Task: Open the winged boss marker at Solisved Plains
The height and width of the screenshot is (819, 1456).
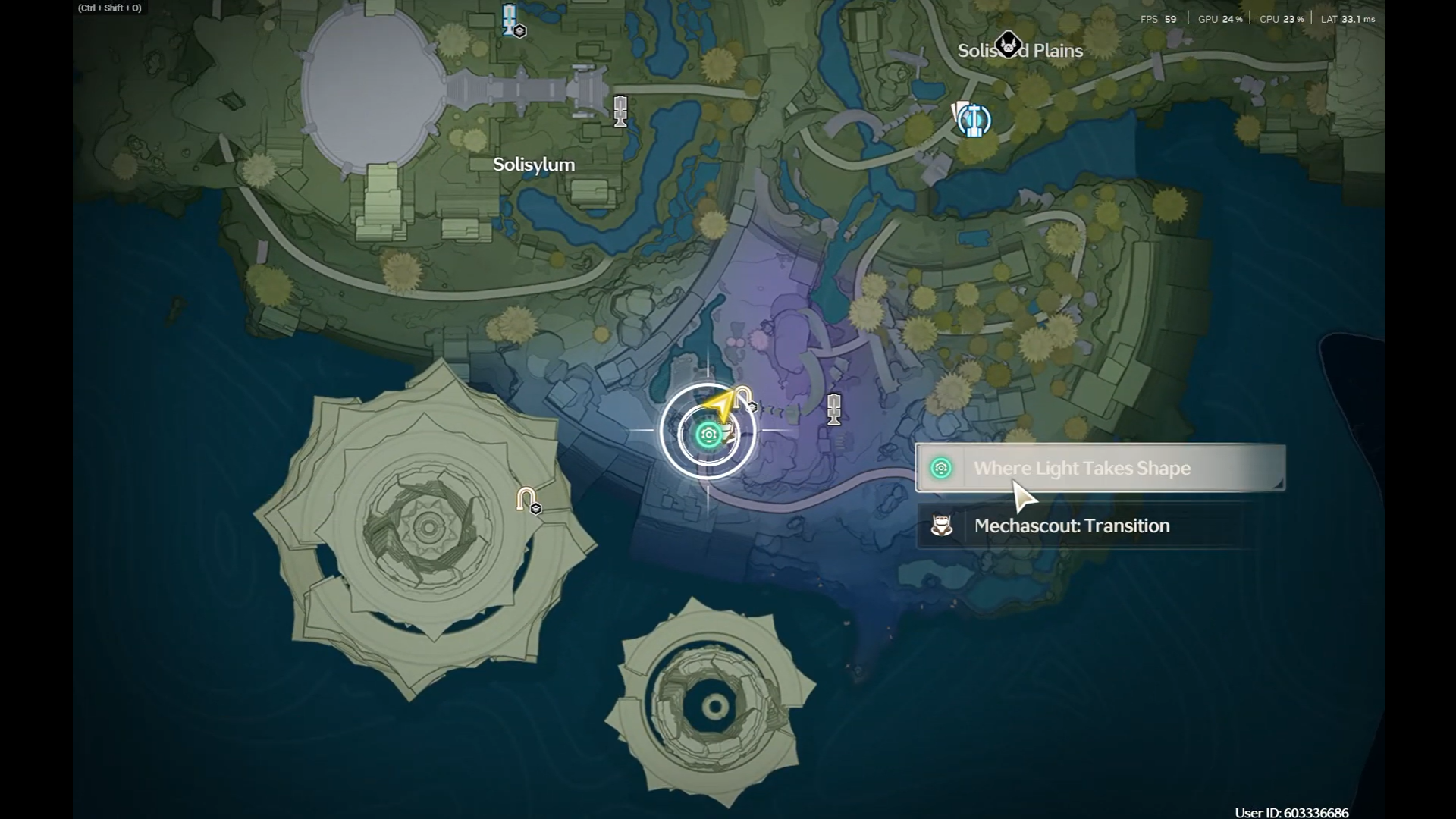Action: (x=1008, y=45)
